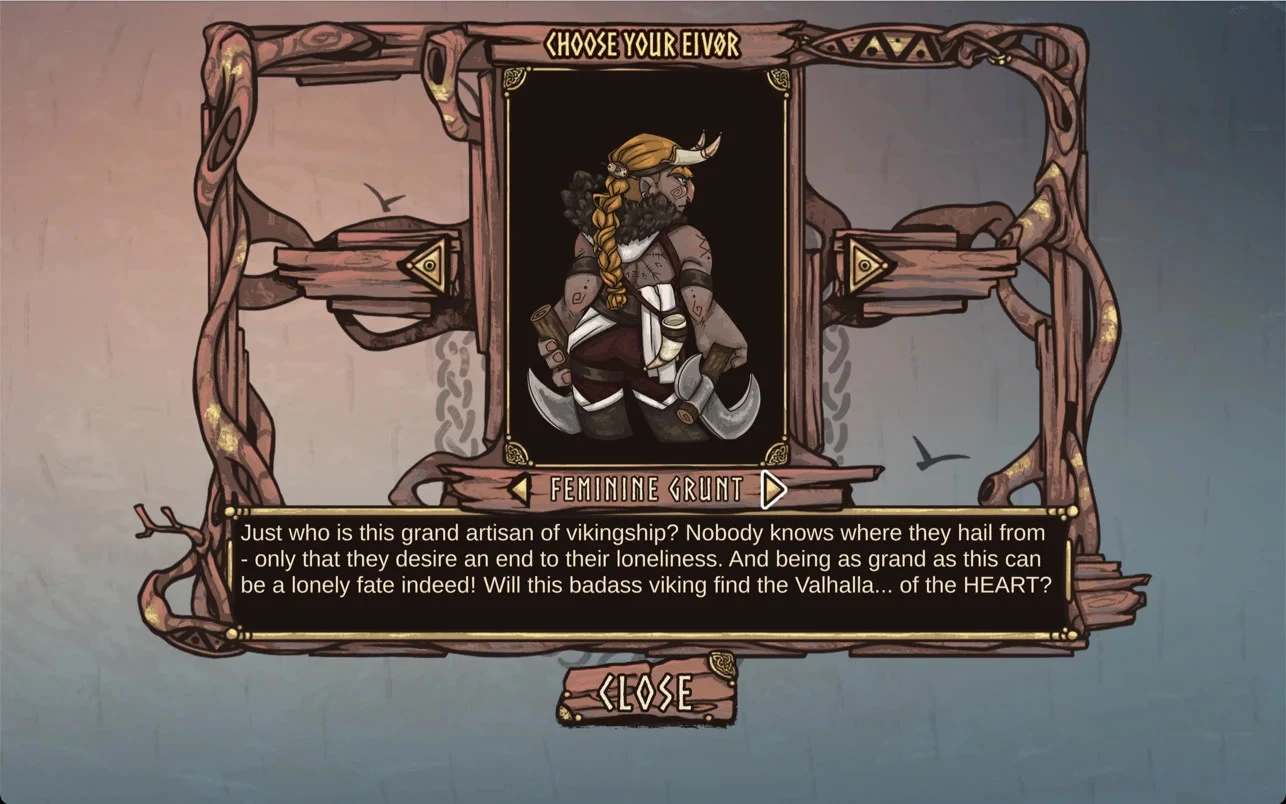
Task: Close the Eivør selection screen
Action: [x=647, y=692]
